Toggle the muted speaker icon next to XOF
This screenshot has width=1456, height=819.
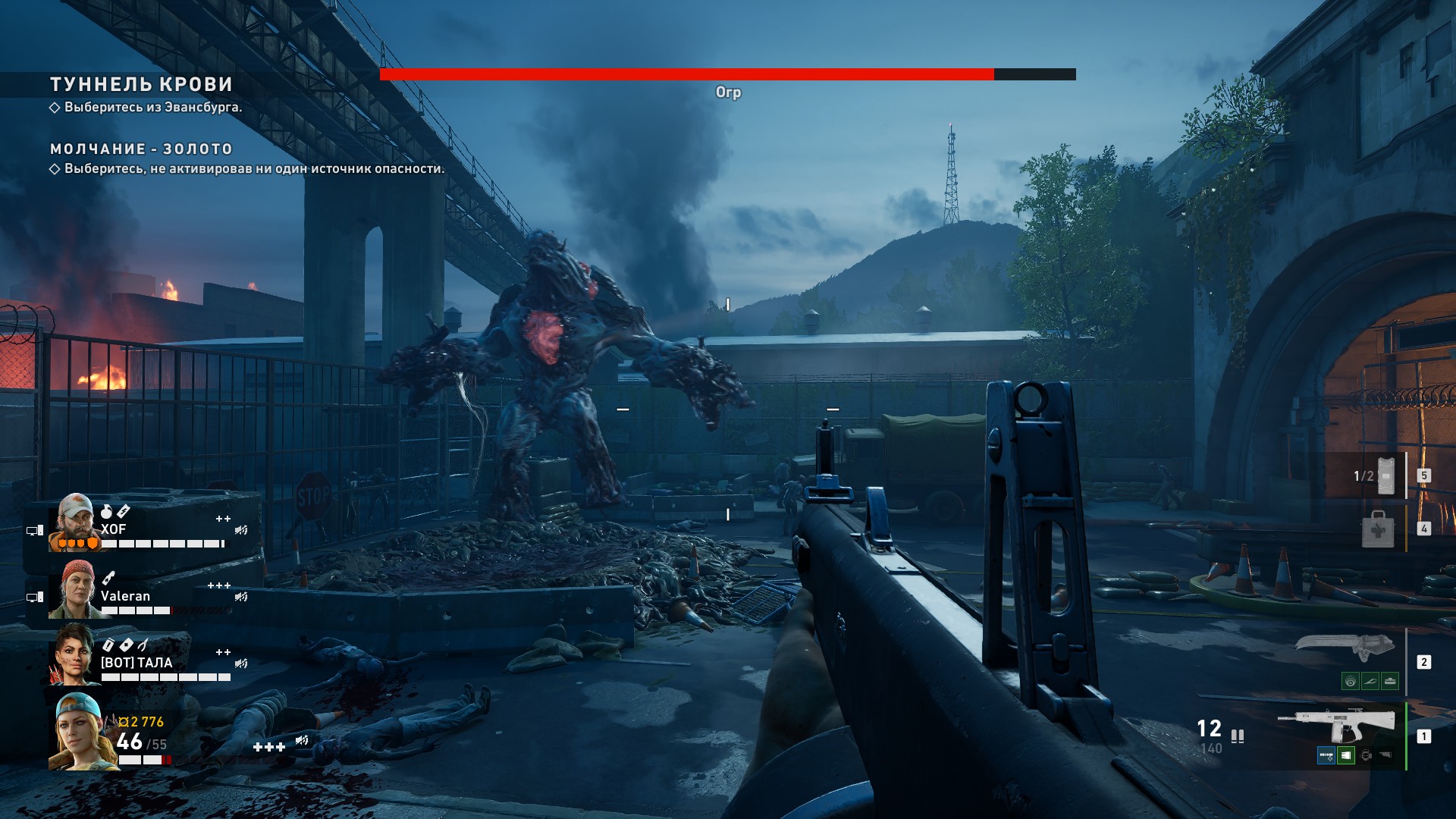(x=241, y=530)
